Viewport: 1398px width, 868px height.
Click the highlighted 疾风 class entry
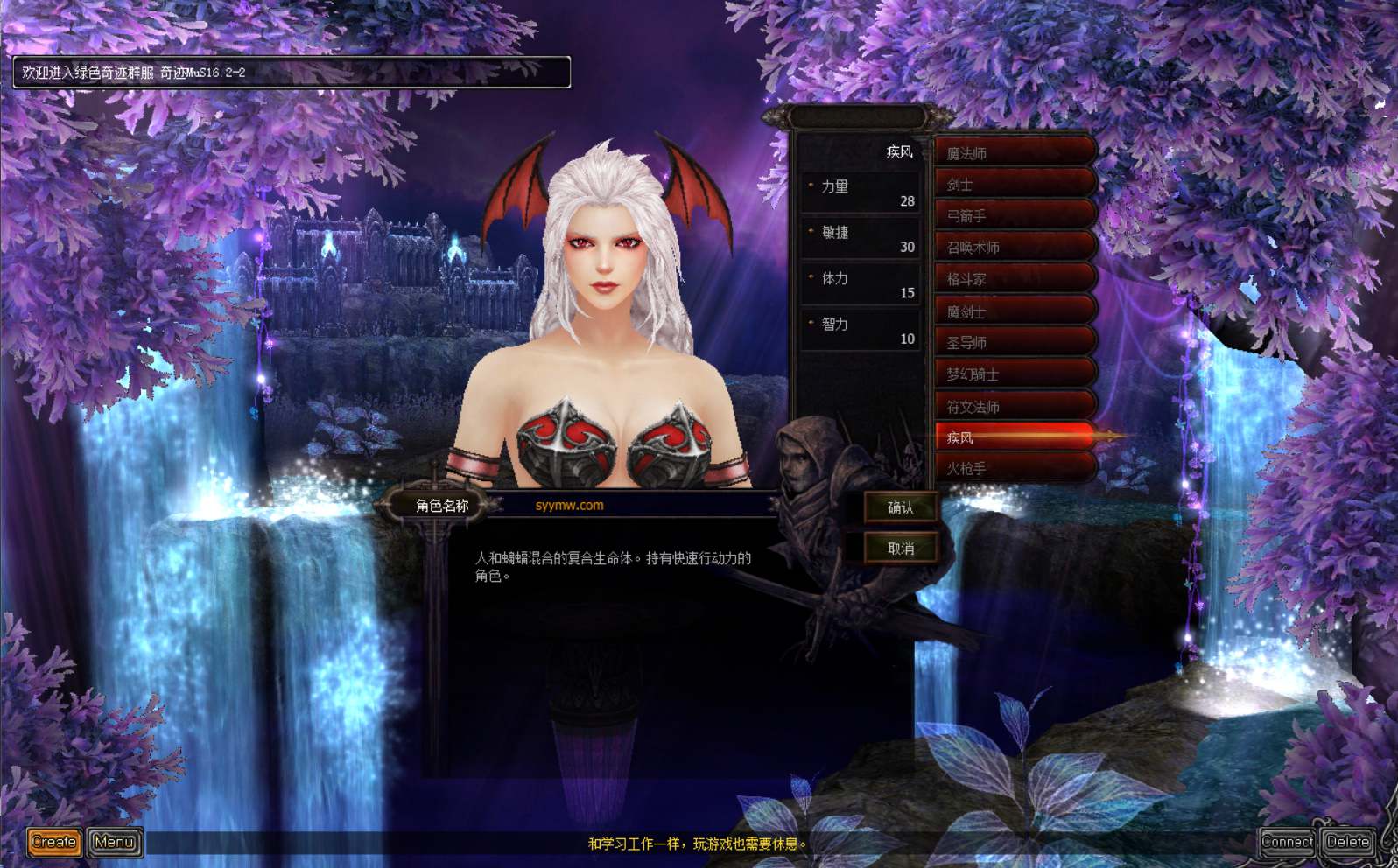1014,437
